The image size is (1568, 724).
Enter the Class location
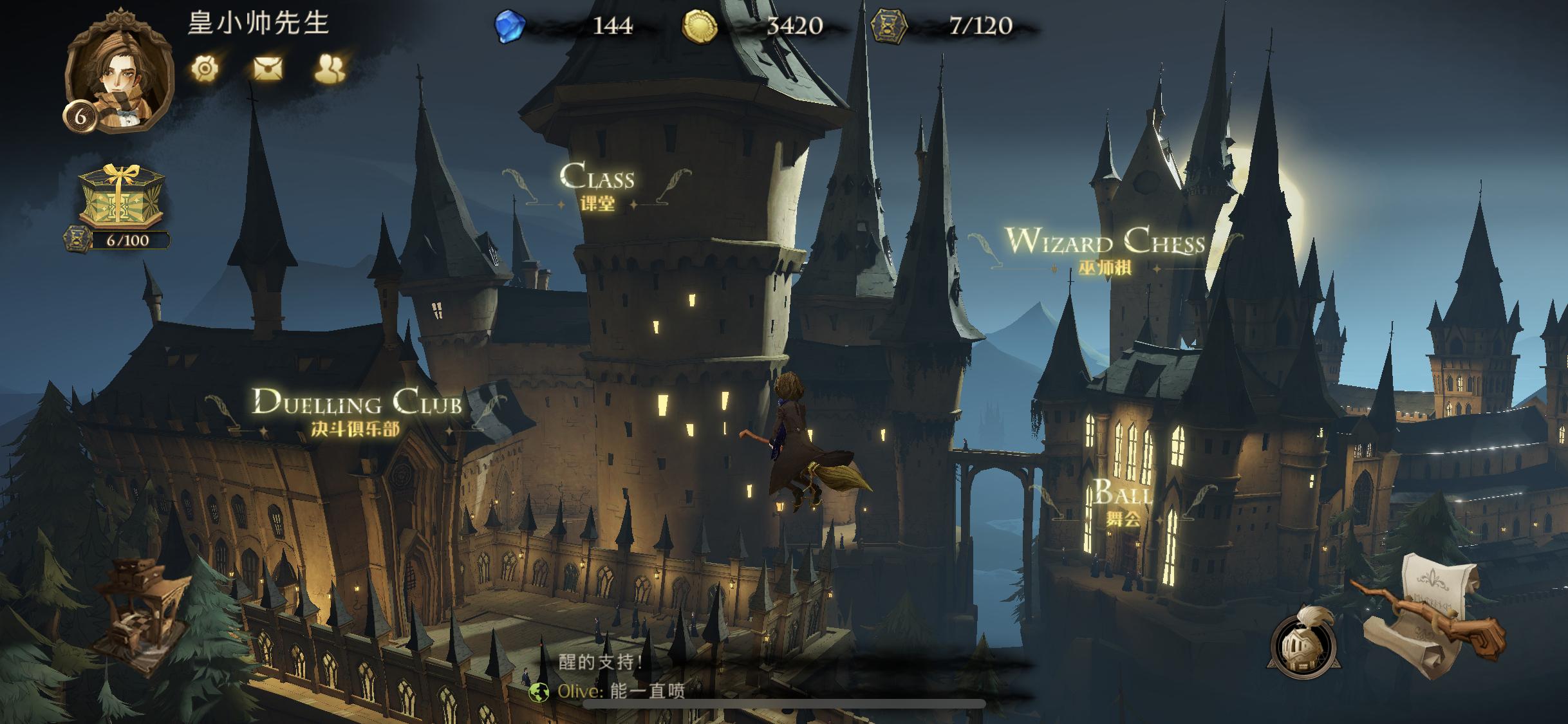(x=597, y=186)
